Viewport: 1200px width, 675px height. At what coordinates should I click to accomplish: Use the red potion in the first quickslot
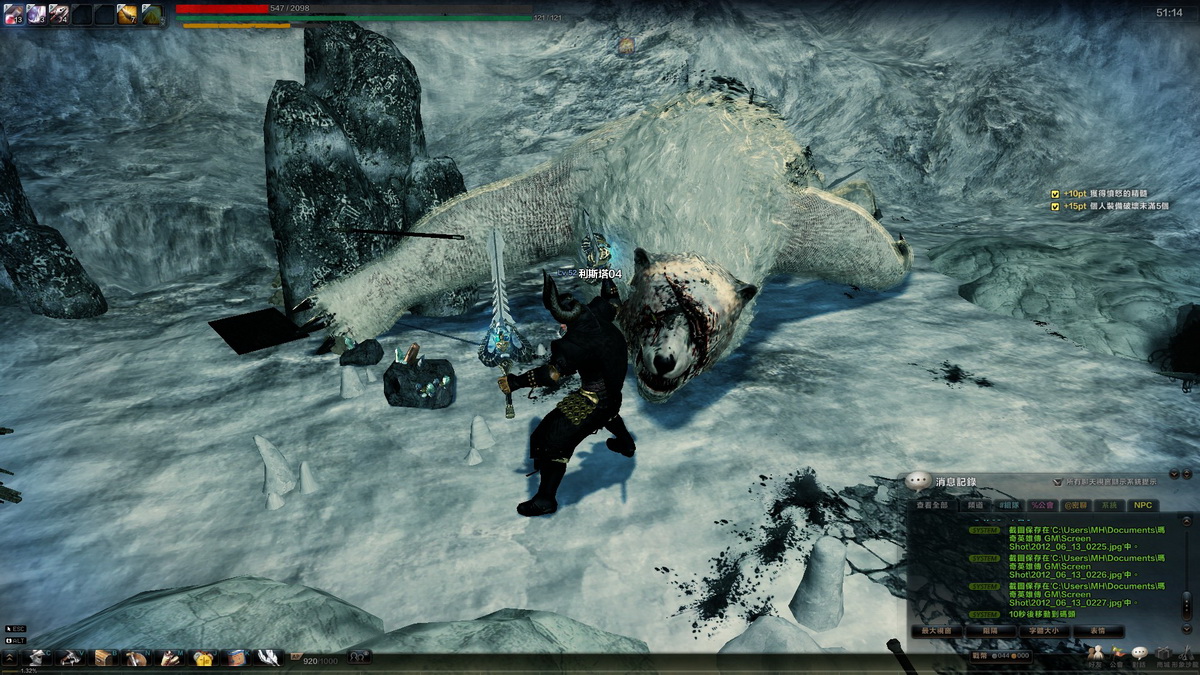click(x=13, y=14)
